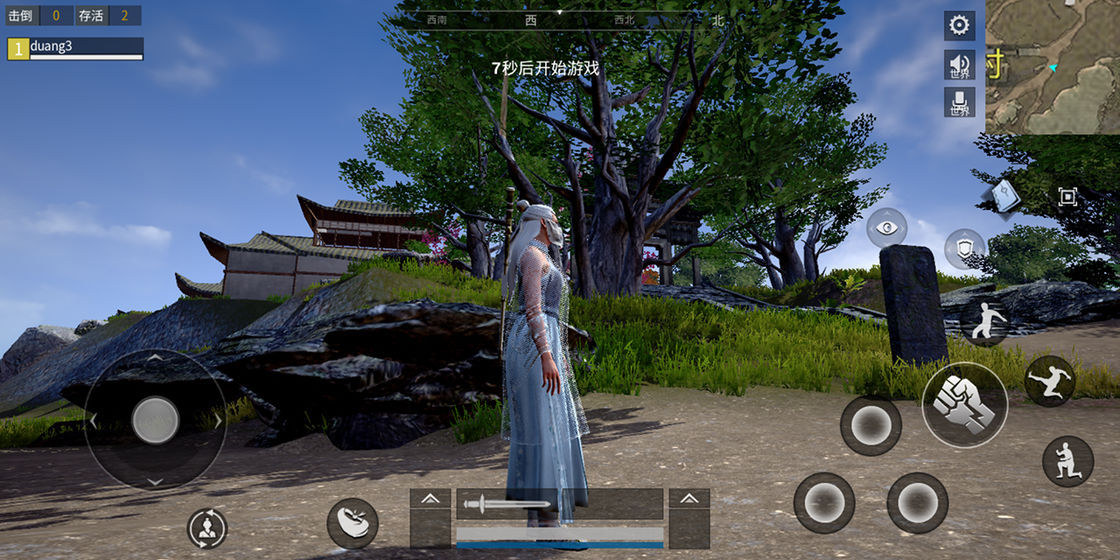Open the gear settings menu
The image size is (1120, 560).
click(959, 26)
